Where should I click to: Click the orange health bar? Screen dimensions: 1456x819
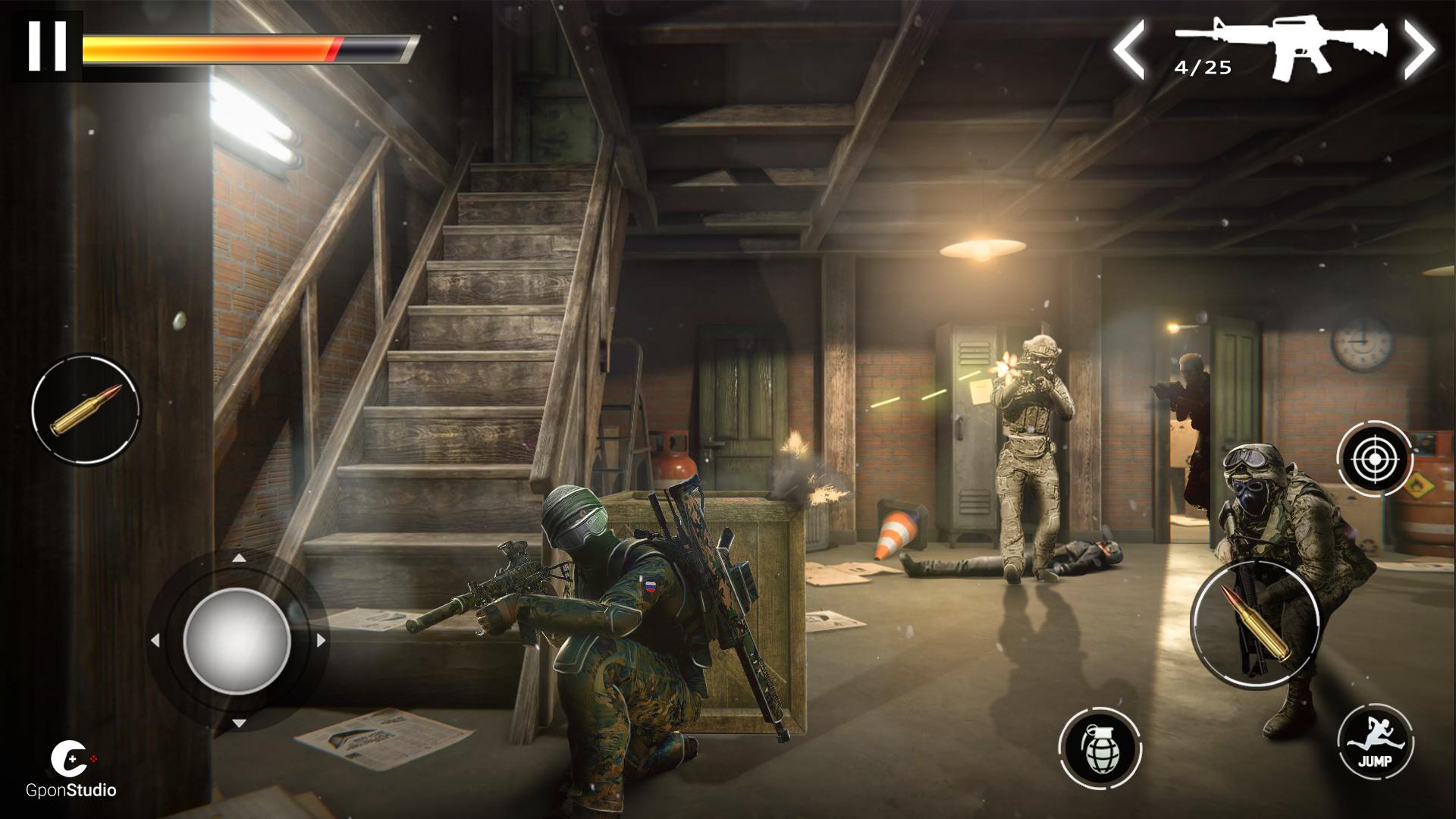(x=212, y=45)
